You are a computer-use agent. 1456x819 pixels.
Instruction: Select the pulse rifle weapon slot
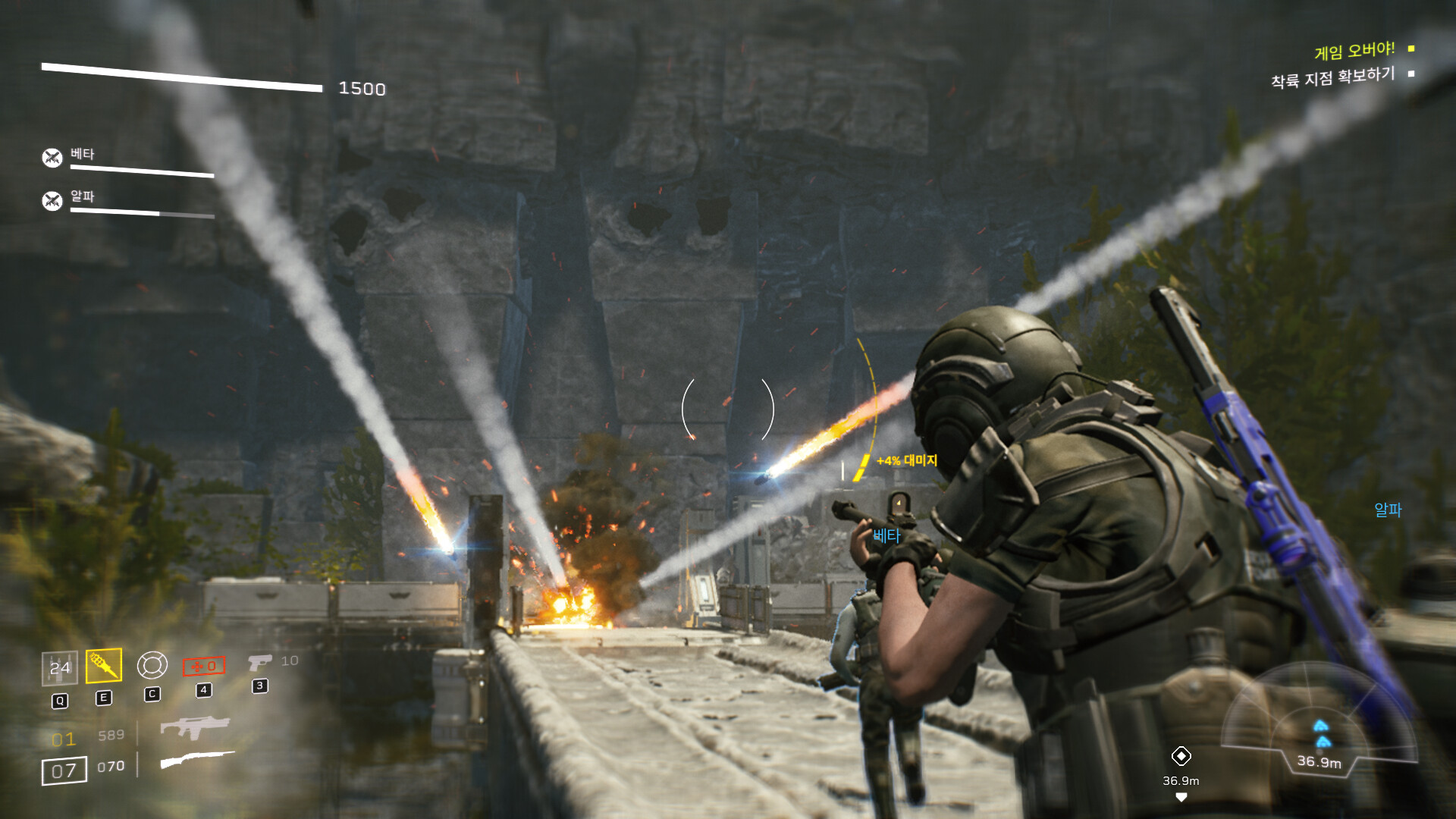click(194, 726)
